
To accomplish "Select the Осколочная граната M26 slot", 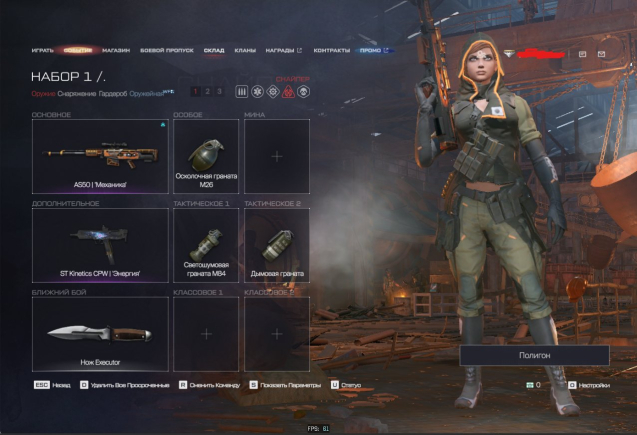I will 206,156.
